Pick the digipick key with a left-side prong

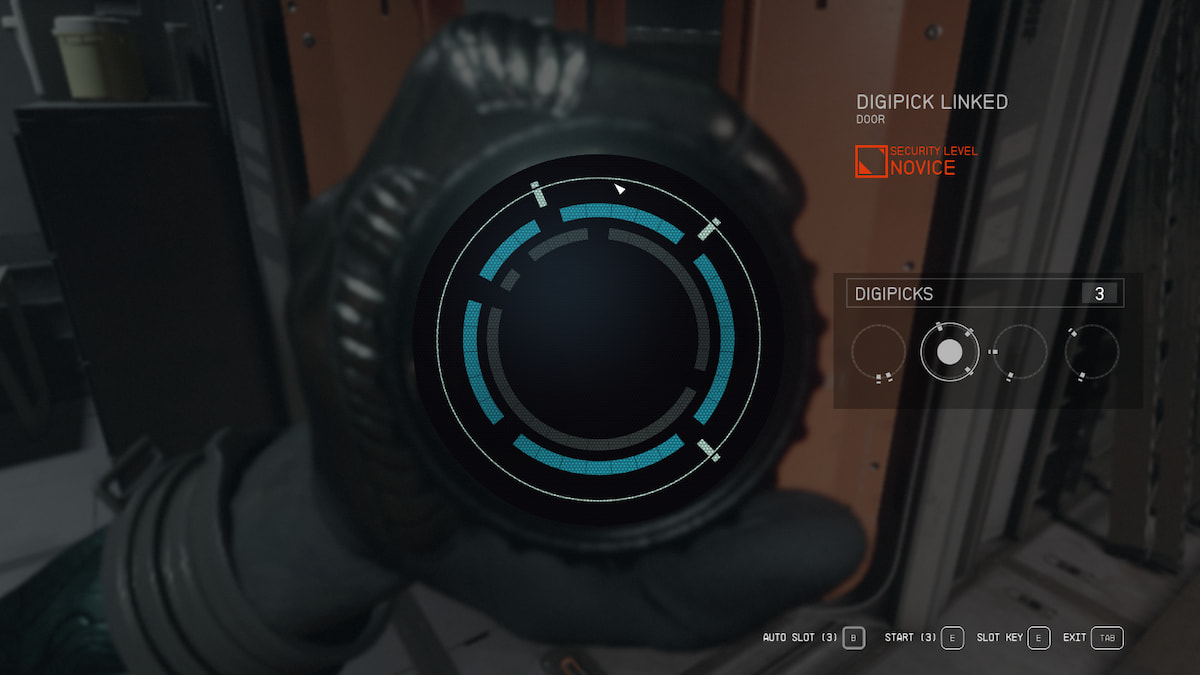coord(1020,352)
